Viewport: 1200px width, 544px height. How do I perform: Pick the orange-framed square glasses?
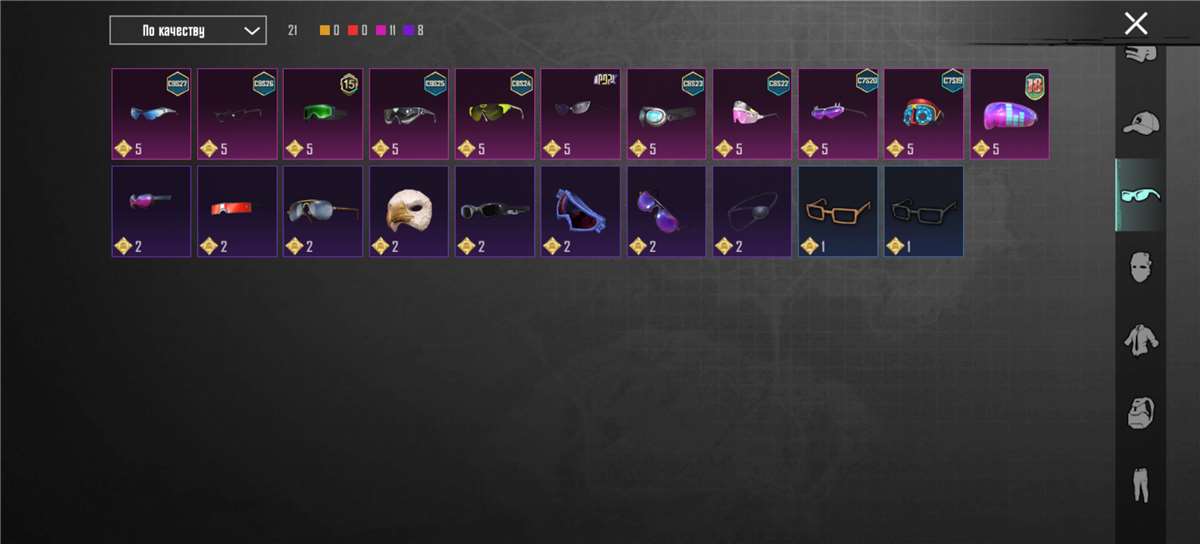[x=838, y=211]
